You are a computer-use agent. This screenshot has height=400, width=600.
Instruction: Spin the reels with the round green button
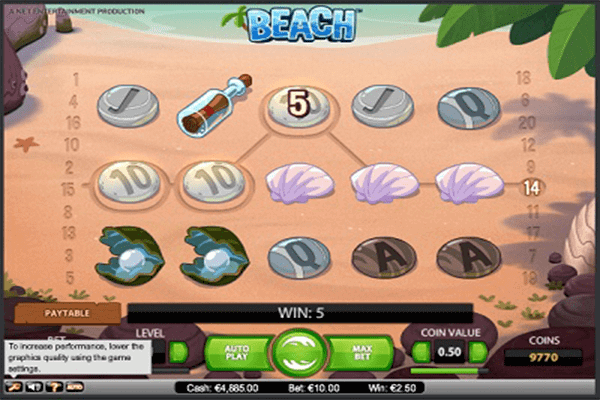(299, 352)
